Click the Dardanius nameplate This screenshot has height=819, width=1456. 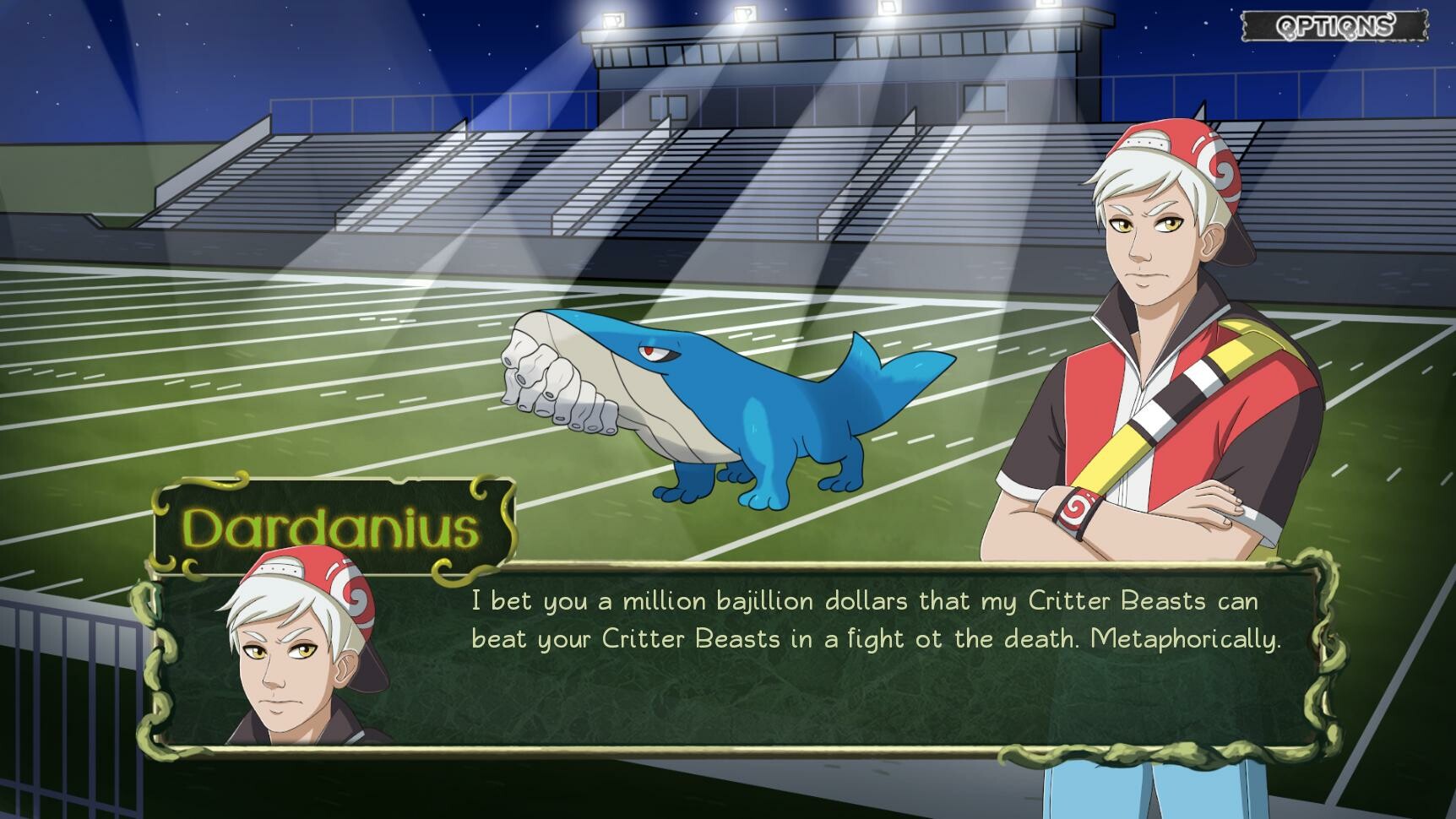point(329,525)
